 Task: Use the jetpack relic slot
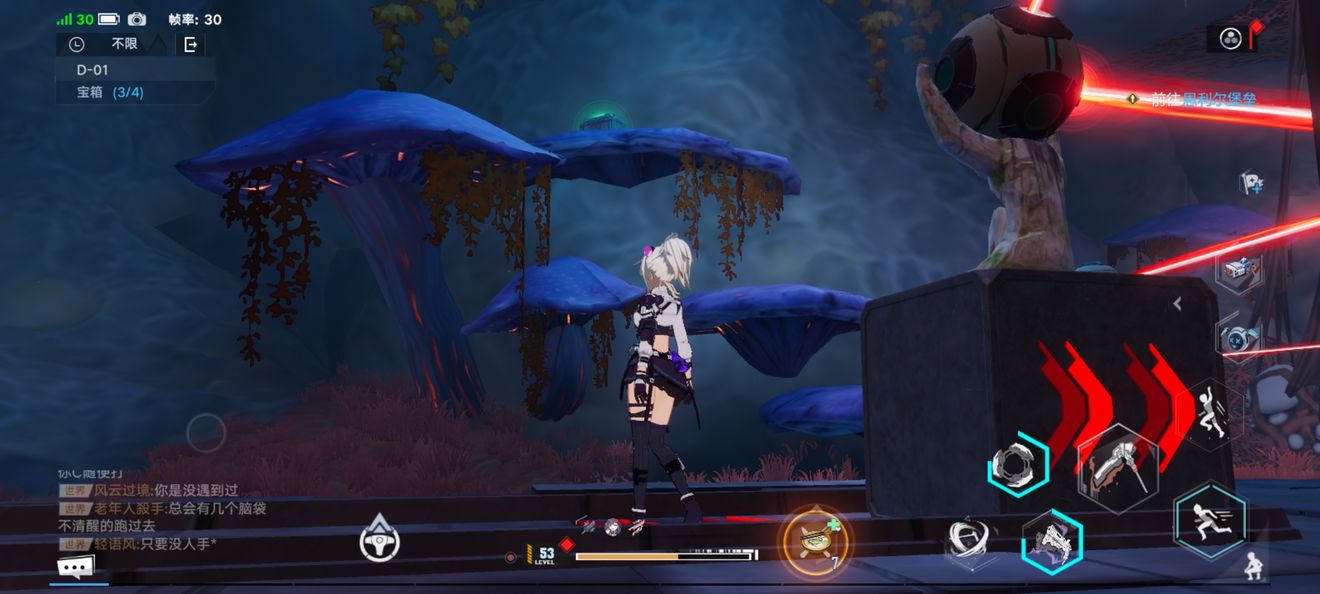[x=1238, y=269]
